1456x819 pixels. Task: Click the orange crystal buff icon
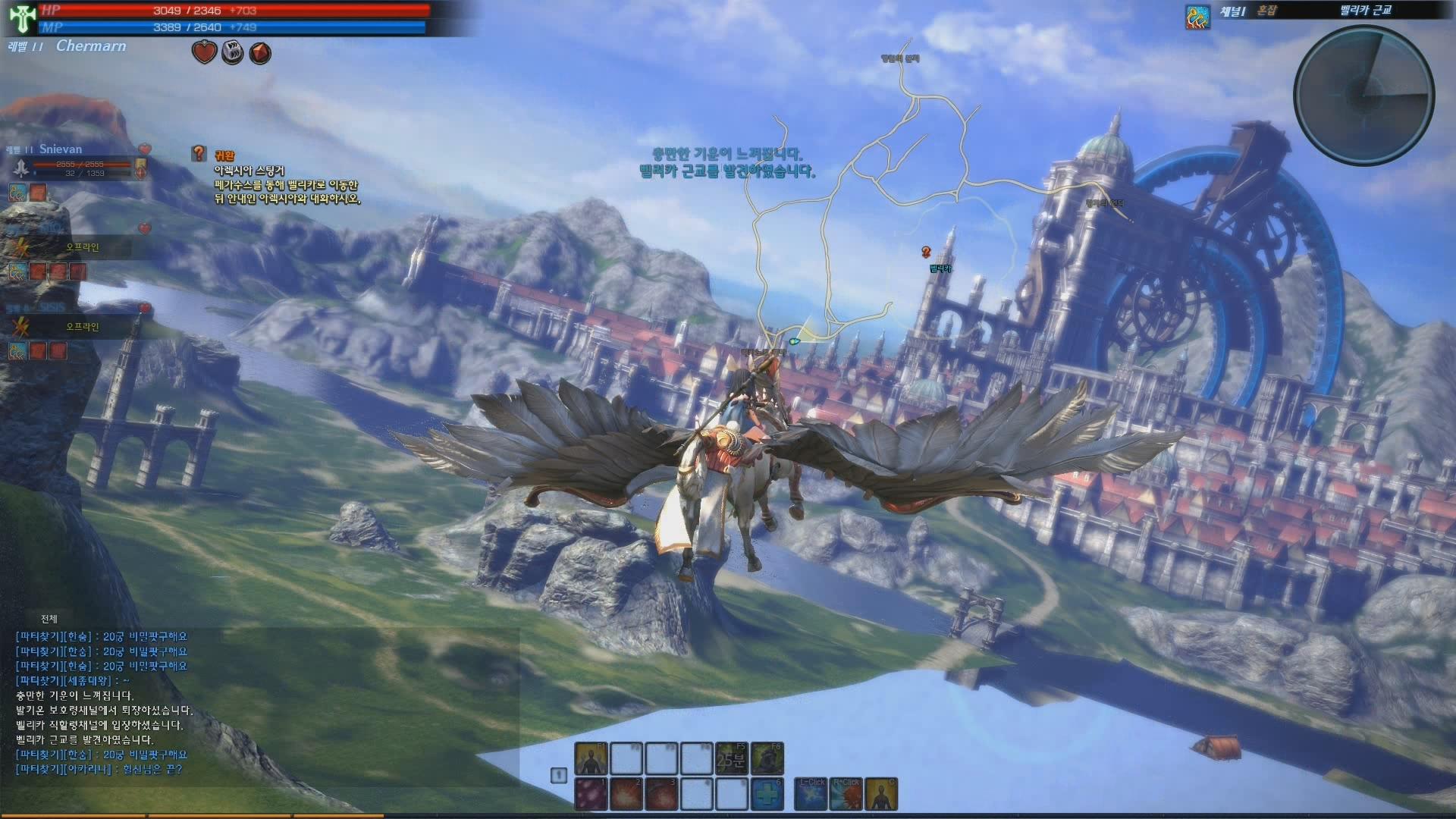[x=260, y=53]
